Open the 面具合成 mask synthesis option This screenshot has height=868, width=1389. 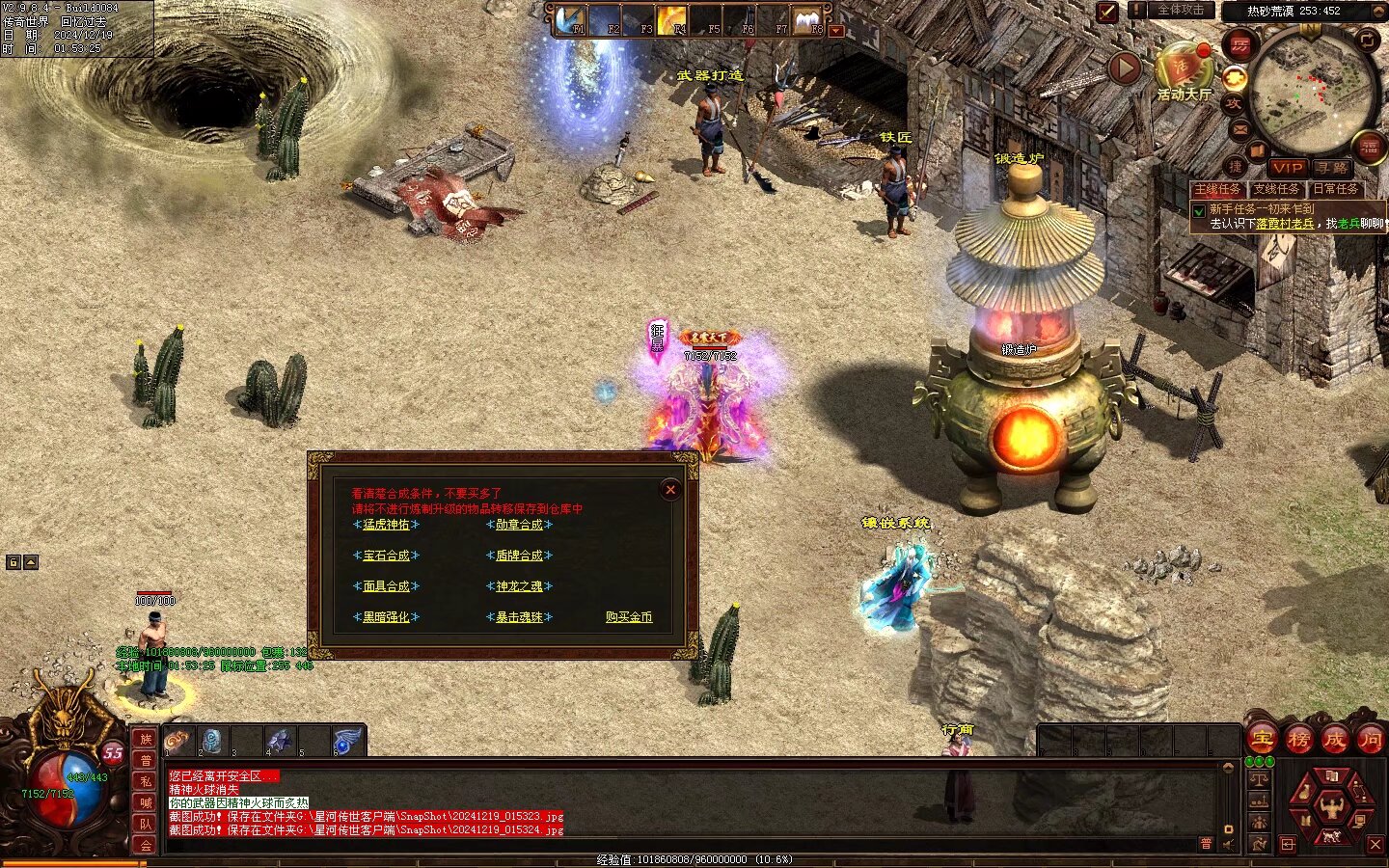[386, 586]
